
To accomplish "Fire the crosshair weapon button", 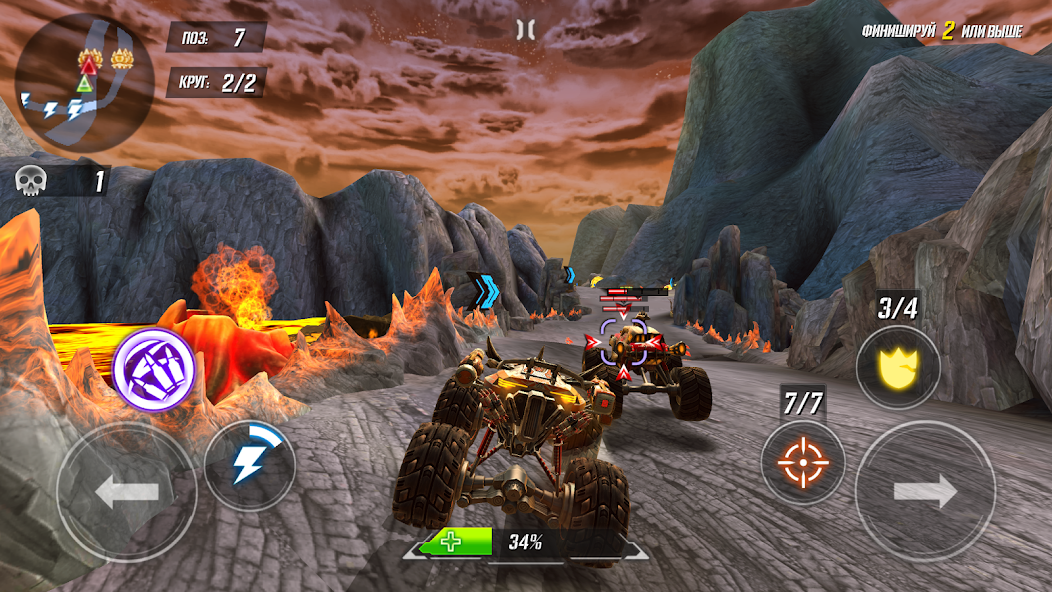I will click(802, 462).
